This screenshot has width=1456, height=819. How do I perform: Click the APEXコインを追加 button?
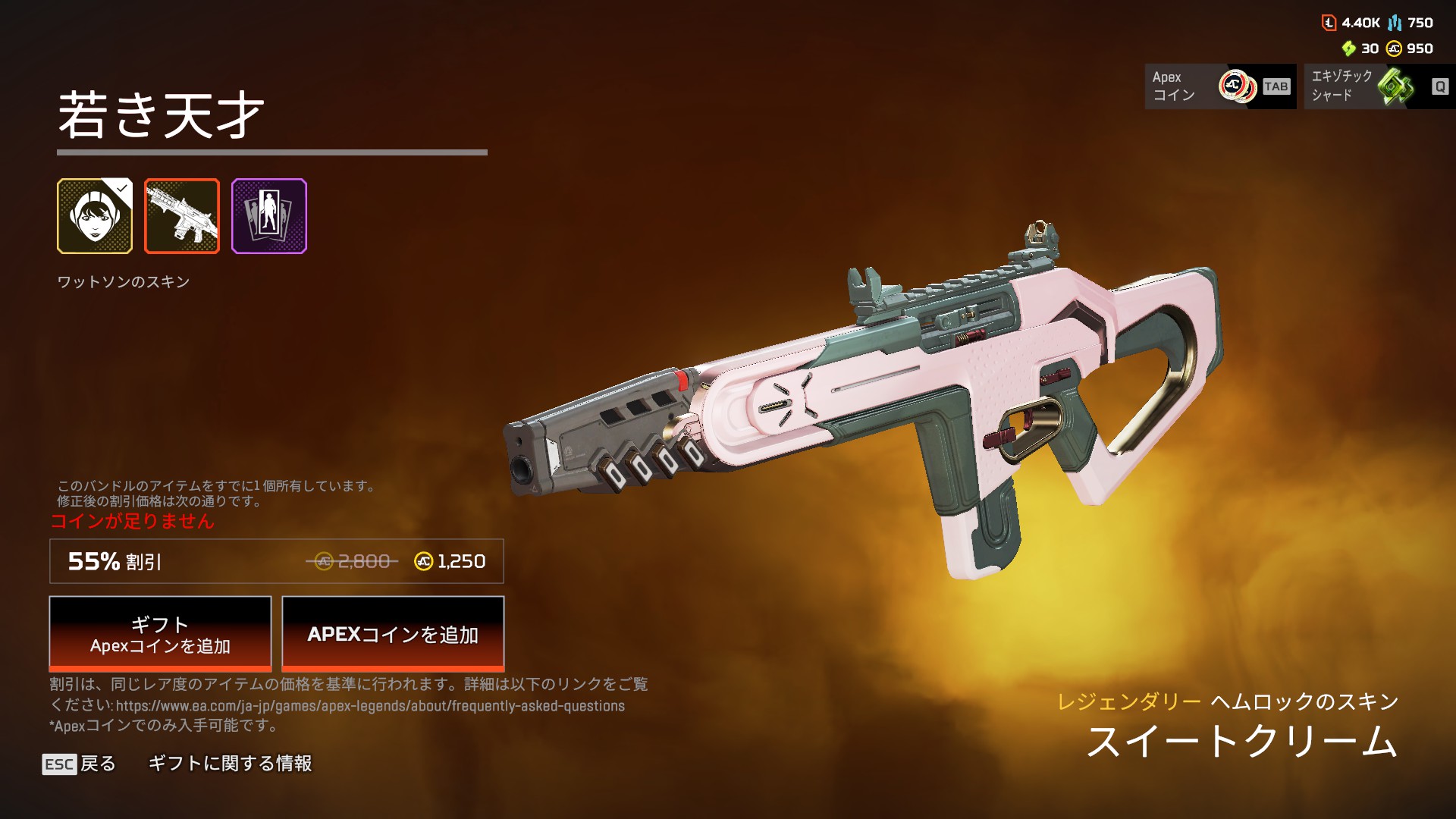(393, 634)
